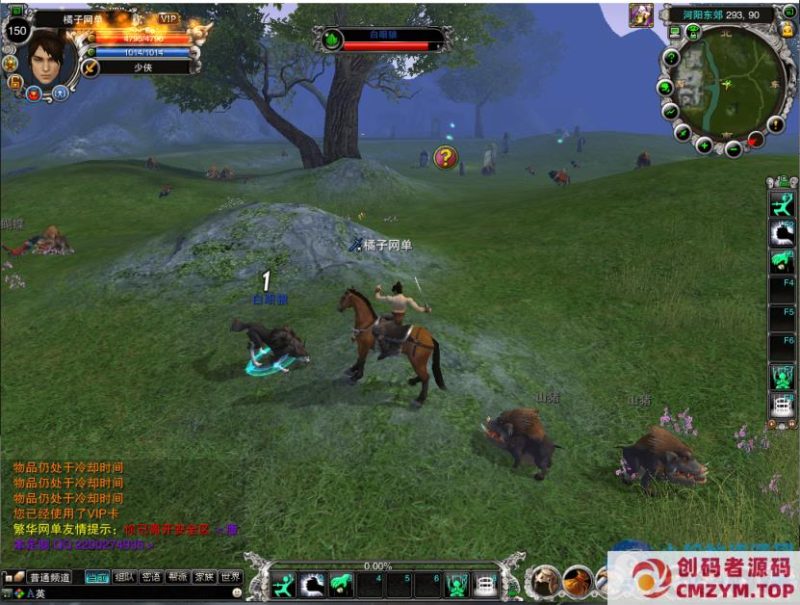Click the golden sword icon beside 少侠 title
The image size is (800, 605).
(x=92, y=68)
